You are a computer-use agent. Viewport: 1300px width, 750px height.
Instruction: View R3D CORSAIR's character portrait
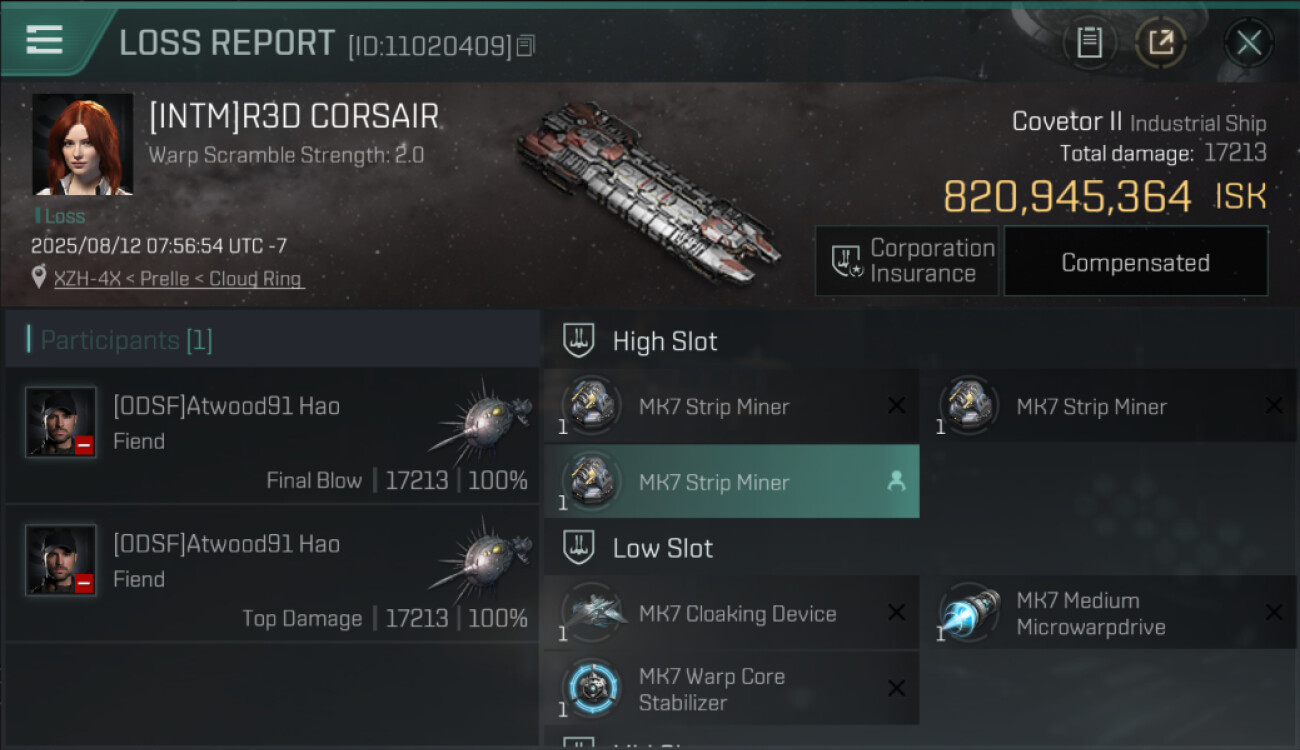coord(82,144)
